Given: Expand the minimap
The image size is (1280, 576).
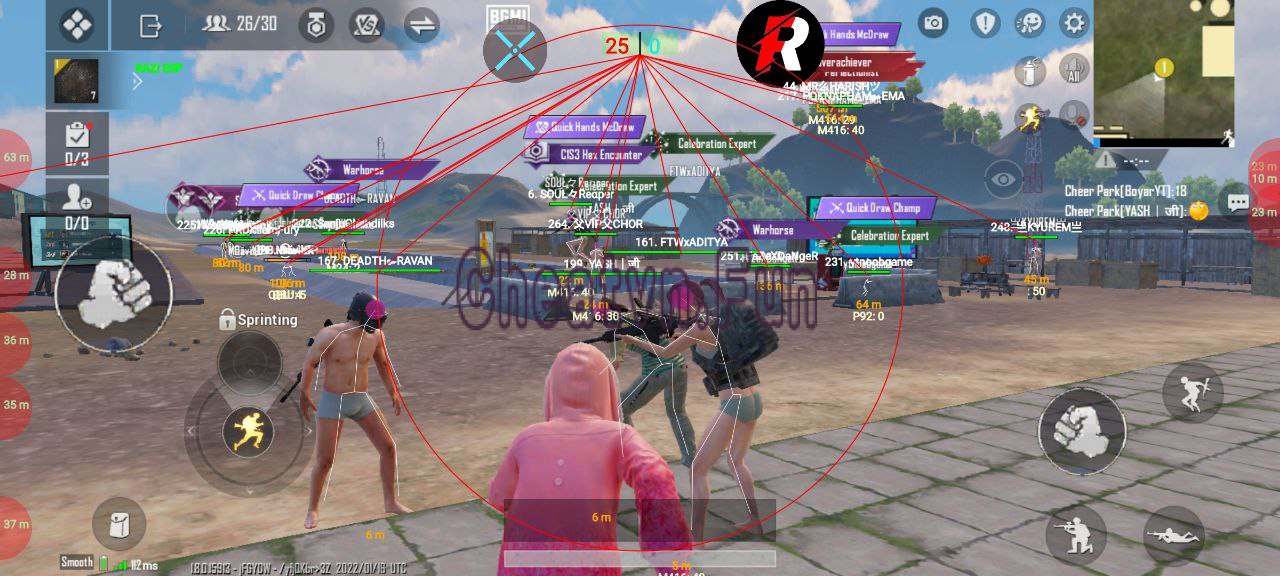Looking at the screenshot, I should (x=1164, y=70).
